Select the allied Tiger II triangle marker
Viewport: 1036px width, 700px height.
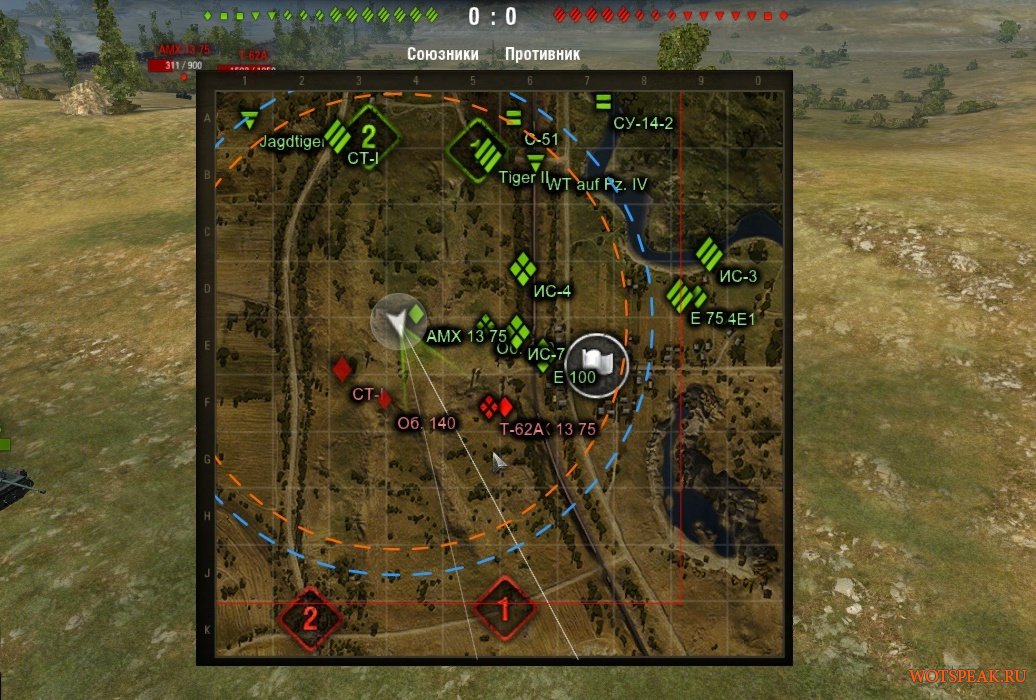point(537,161)
